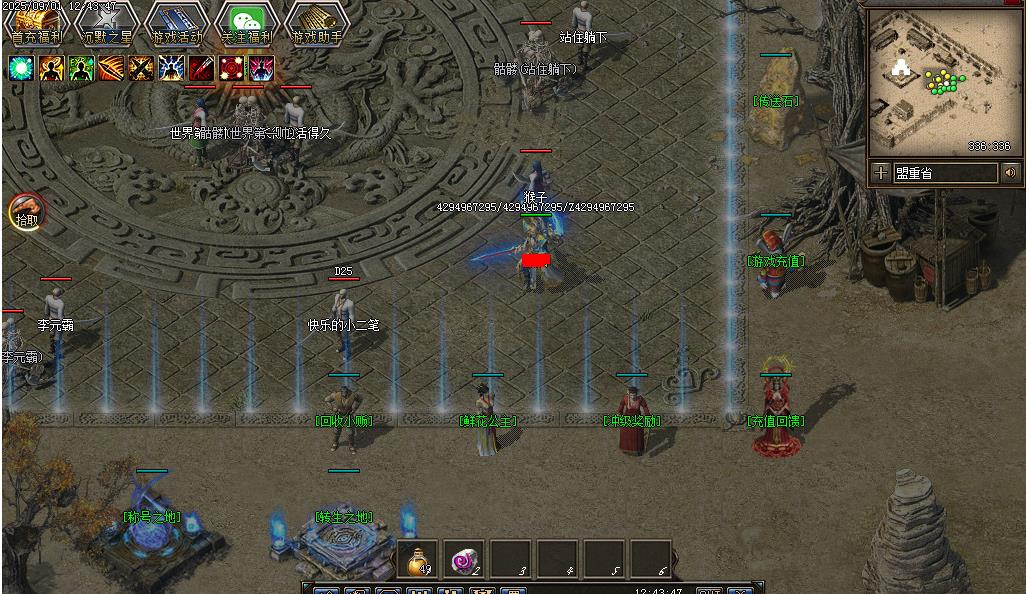Select the blue lightning figure skill icon

pyautogui.click(x=171, y=68)
